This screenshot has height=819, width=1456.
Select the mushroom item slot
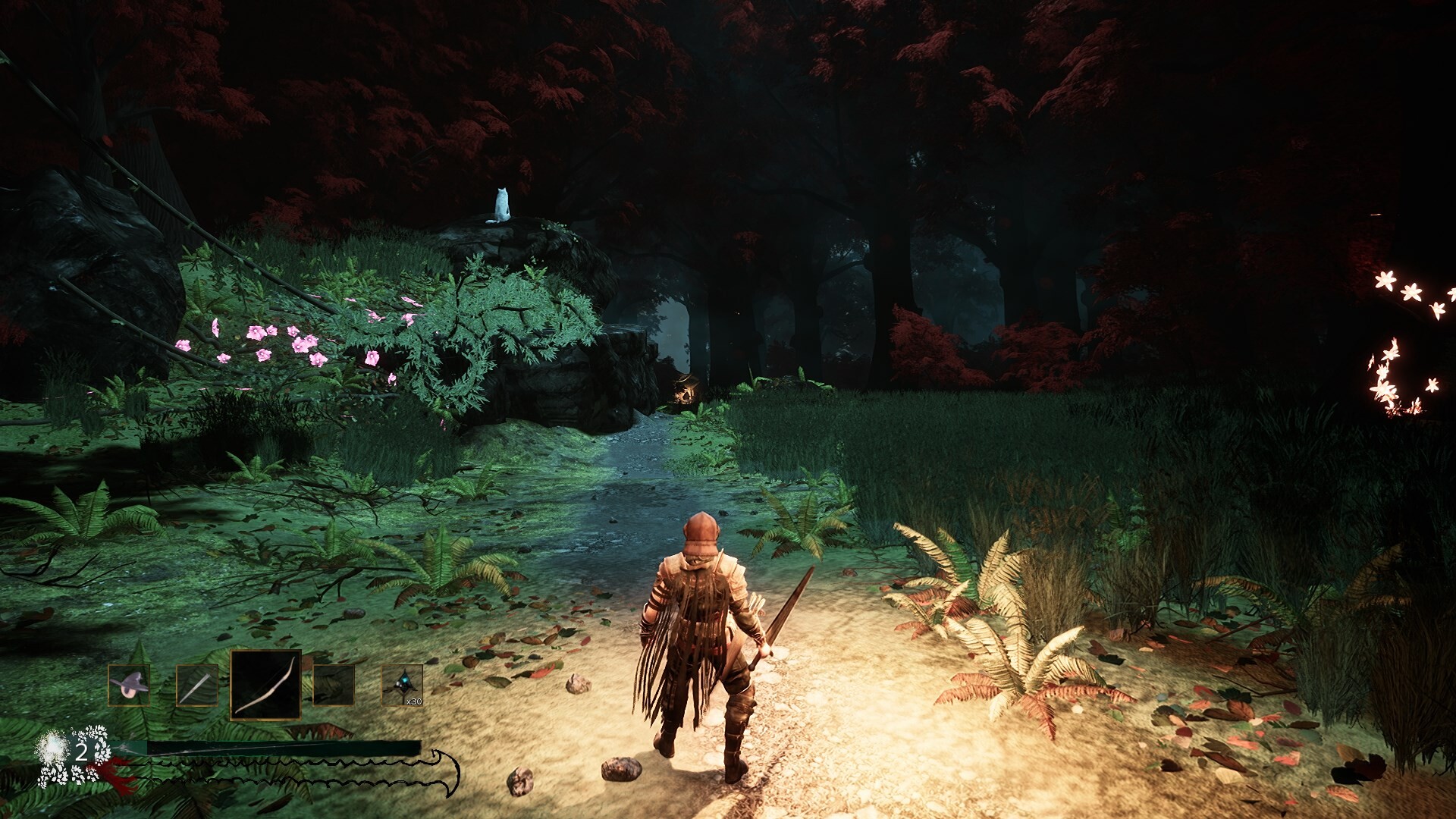pos(129,685)
